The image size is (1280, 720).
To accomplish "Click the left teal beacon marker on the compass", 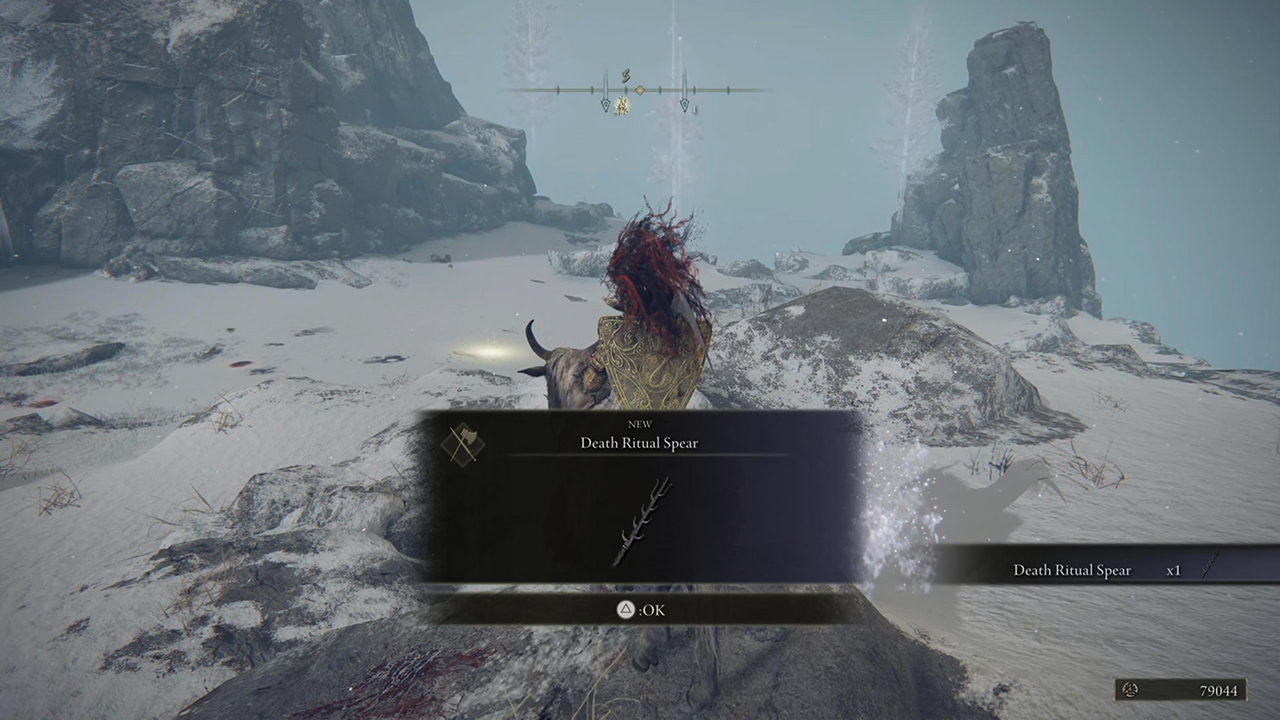I will (606, 104).
